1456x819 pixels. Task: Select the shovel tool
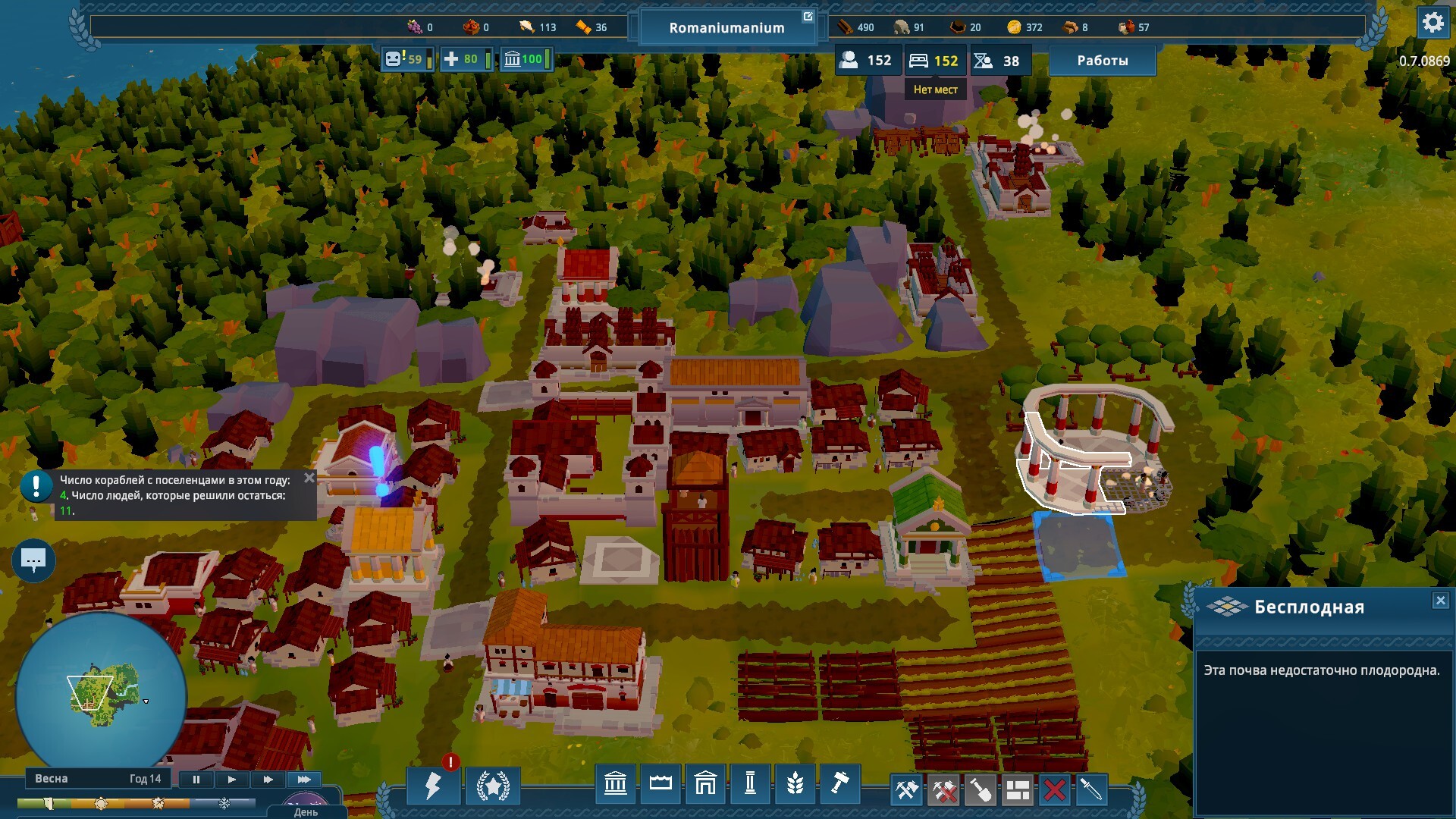[x=981, y=790]
